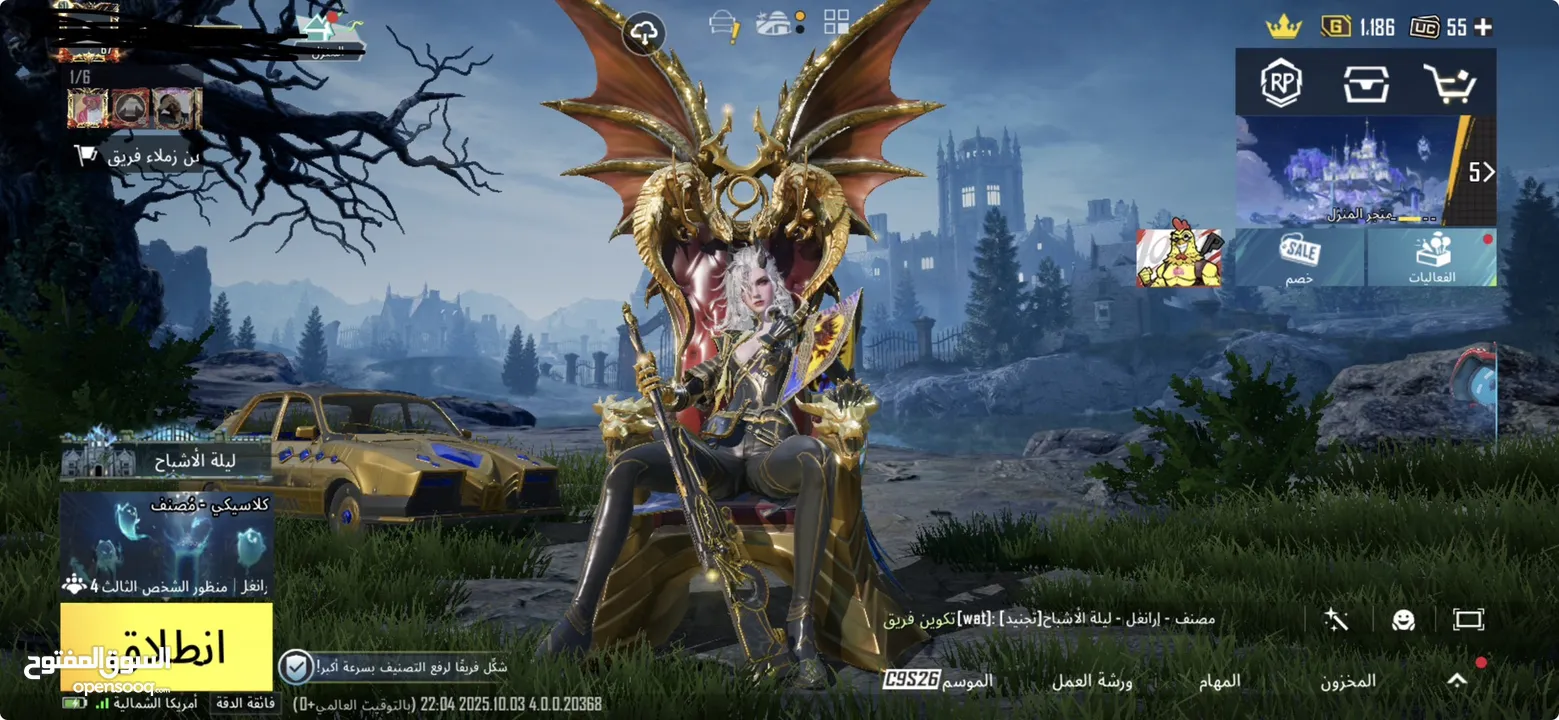This screenshot has width=1559, height=720.
Task: Toggle the fullscreen lobby view icon
Action: click(x=1468, y=620)
